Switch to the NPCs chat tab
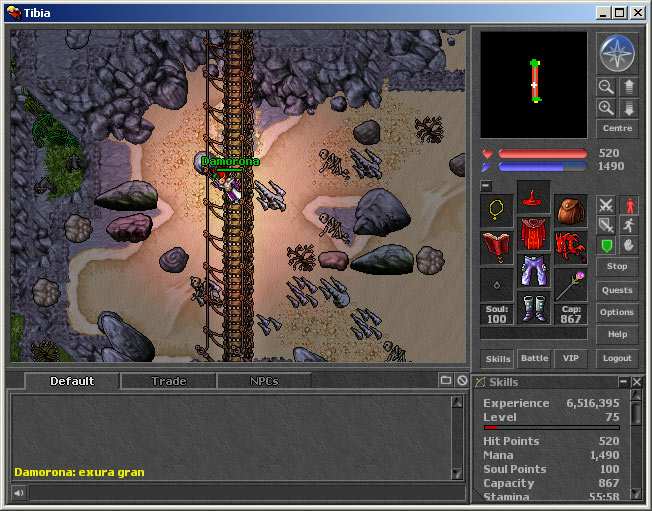This screenshot has width=652, height=511. (x=264, y=381)
